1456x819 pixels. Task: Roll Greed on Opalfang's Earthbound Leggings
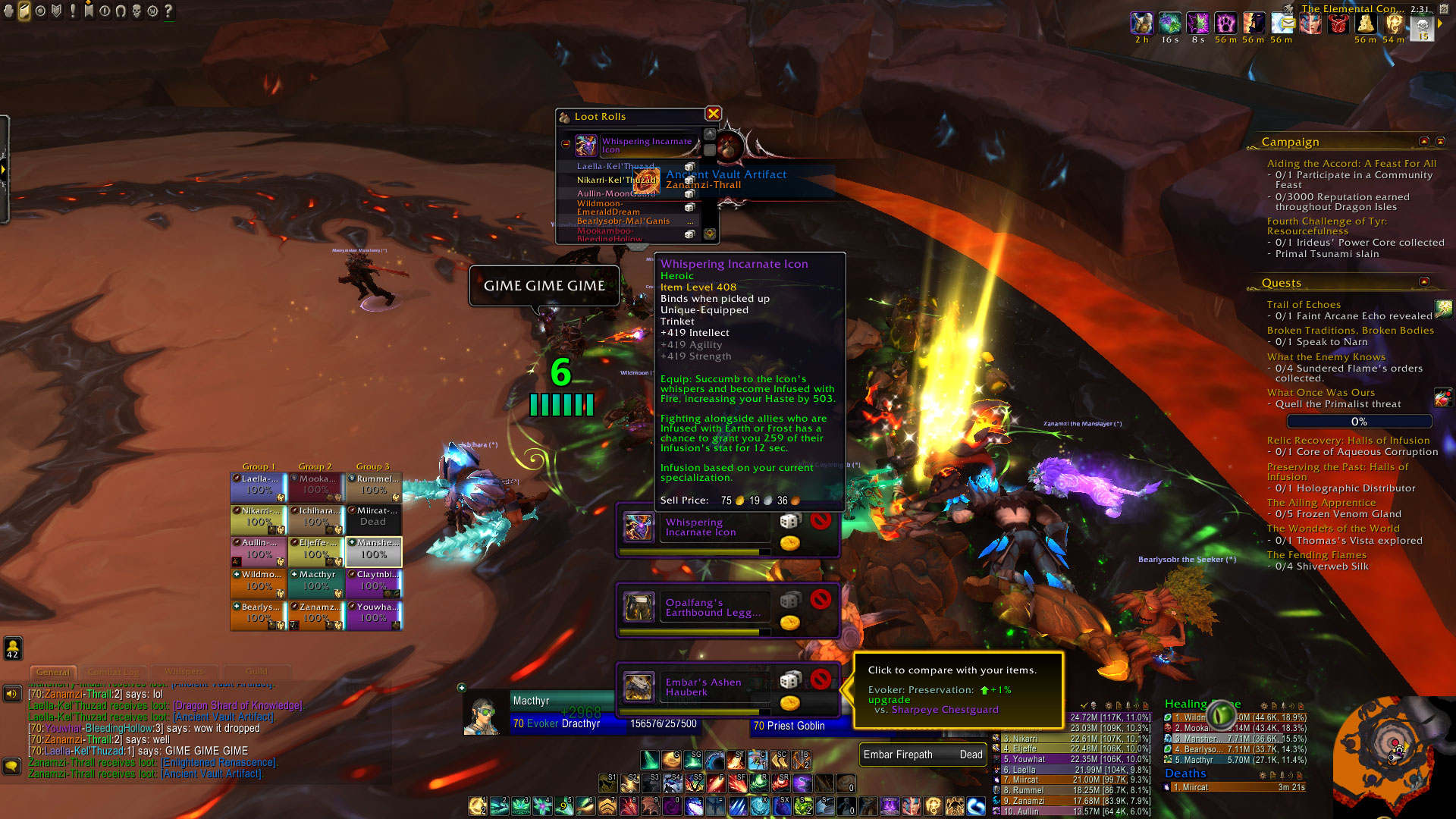[789, 623]
